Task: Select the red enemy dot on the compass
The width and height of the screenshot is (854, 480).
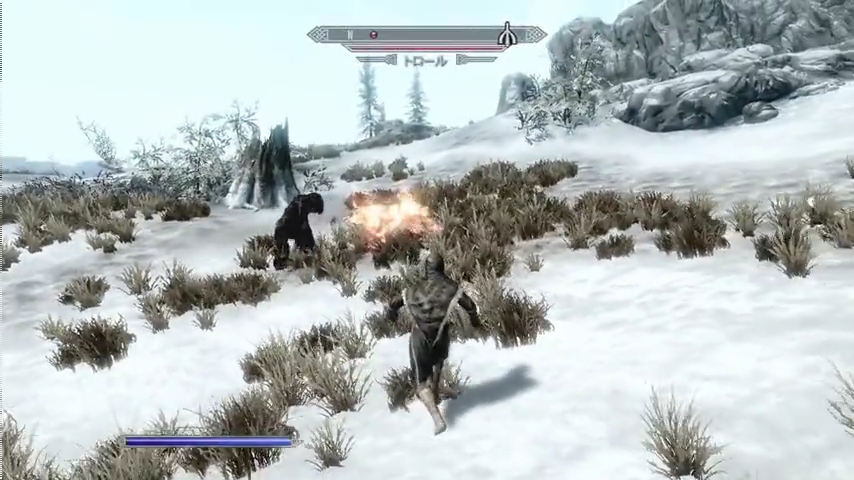Action: click(373, 35)
